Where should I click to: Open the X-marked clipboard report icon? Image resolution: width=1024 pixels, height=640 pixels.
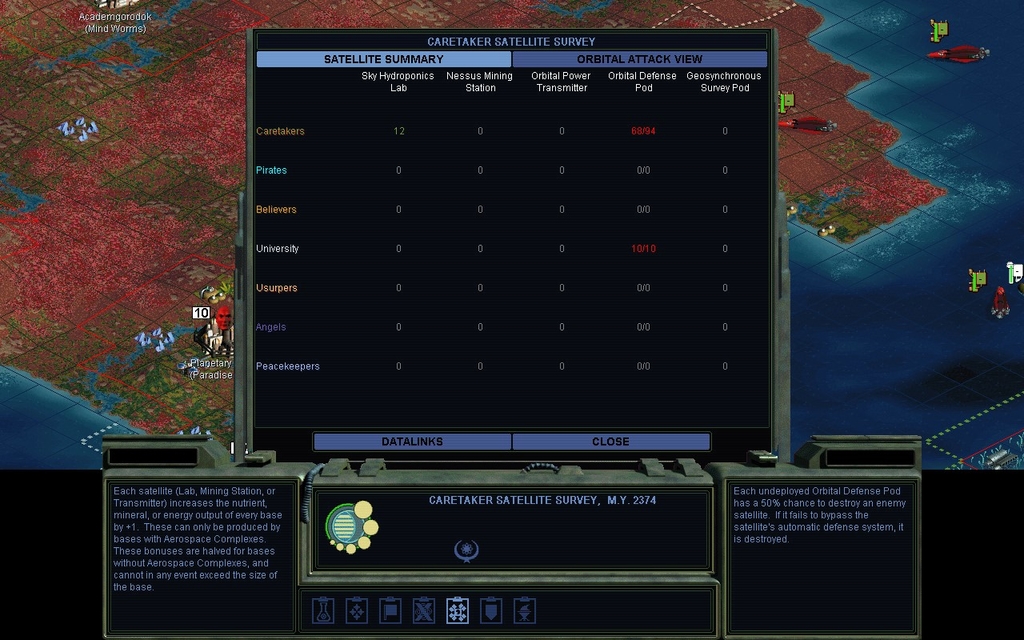pyautogui.click(x=424, y=610)
